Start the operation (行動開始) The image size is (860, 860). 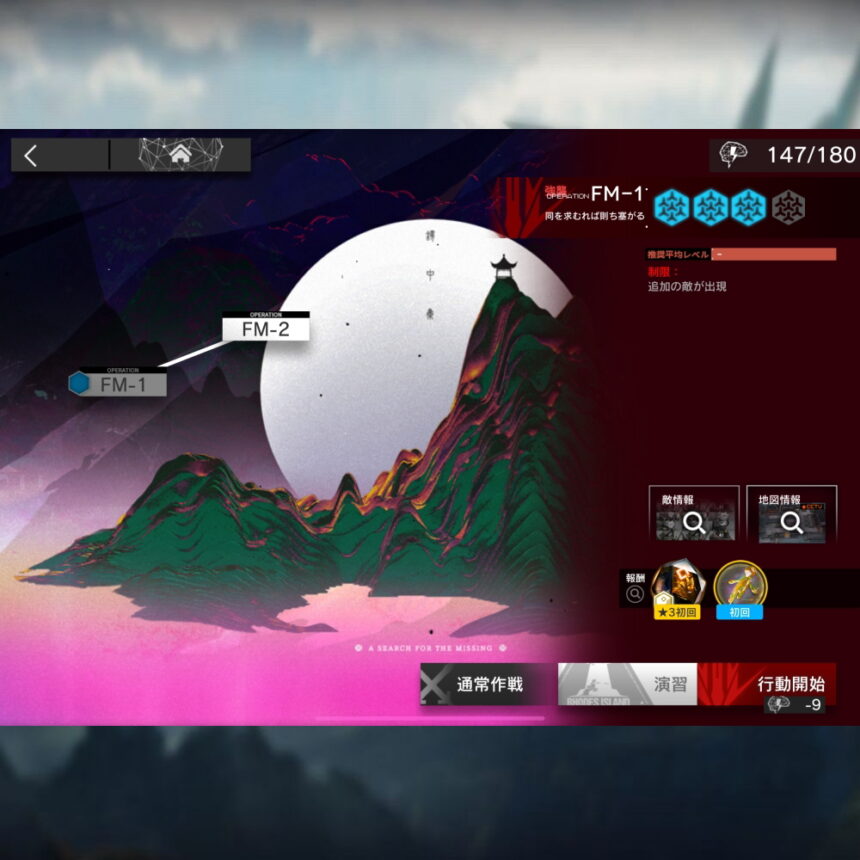[767, 684]
